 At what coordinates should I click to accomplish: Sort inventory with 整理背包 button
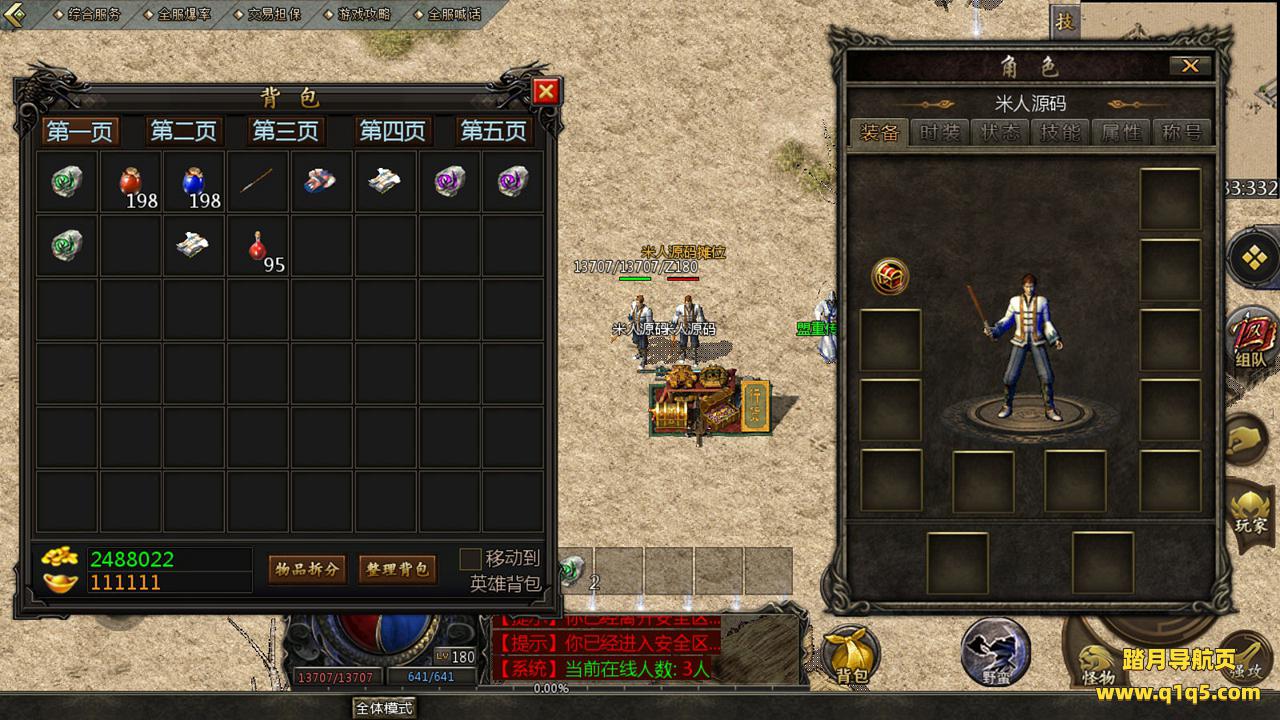(397, 569)
